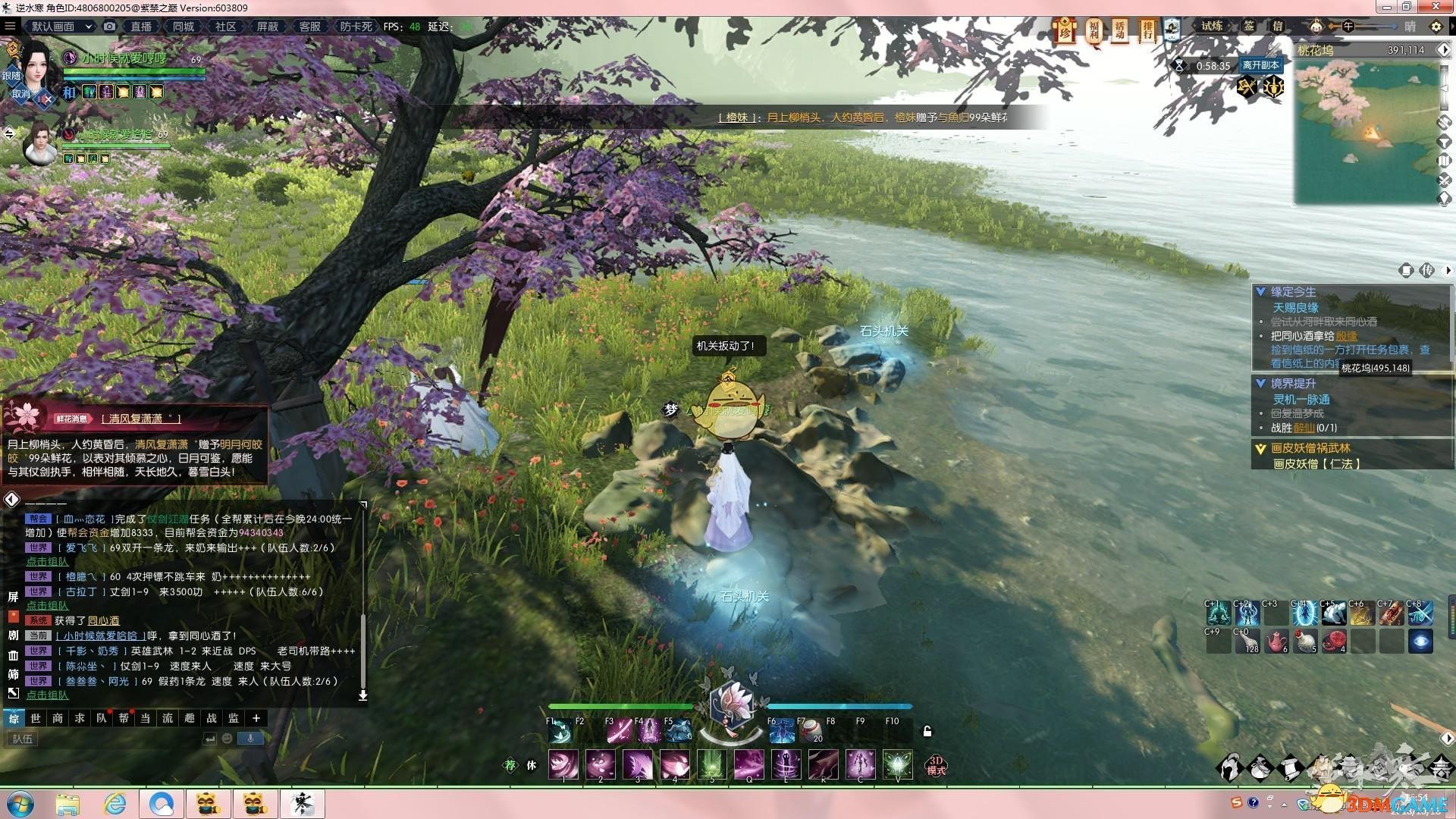The height and width of the screenshot is (819, 1456).
Task: Take a screenshot with the camera icon
Action: [110, 27]
